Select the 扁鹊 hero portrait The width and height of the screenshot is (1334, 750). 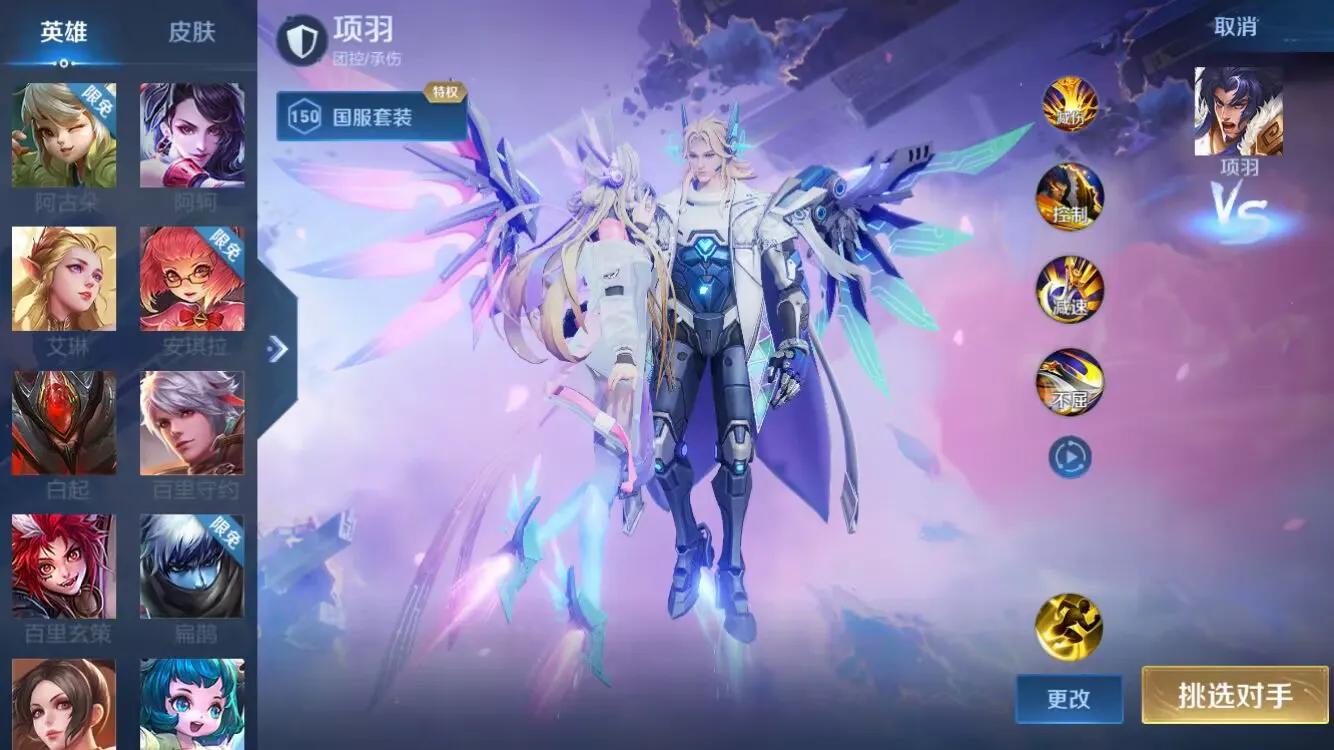192,567
